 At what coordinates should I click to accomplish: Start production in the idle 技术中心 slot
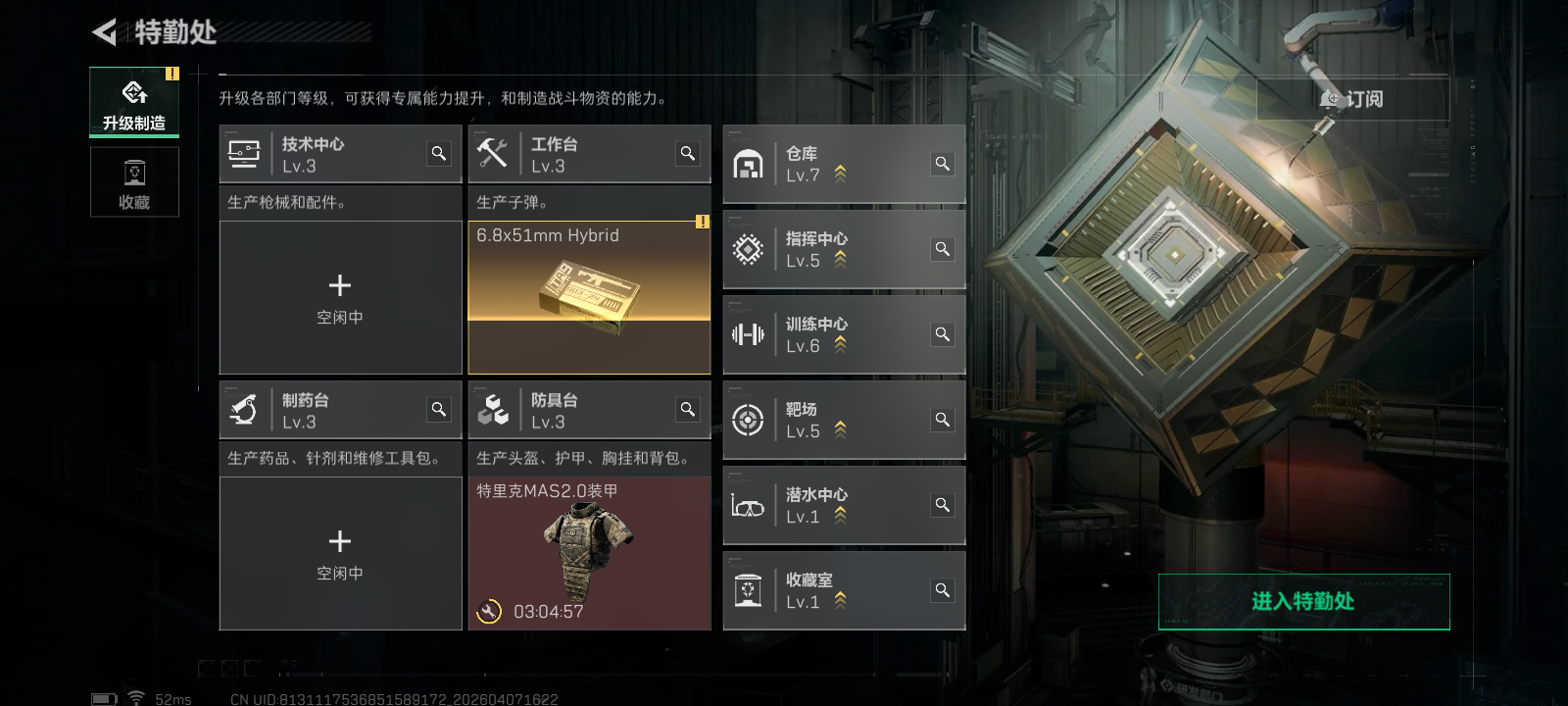click(x=340, y=297)
